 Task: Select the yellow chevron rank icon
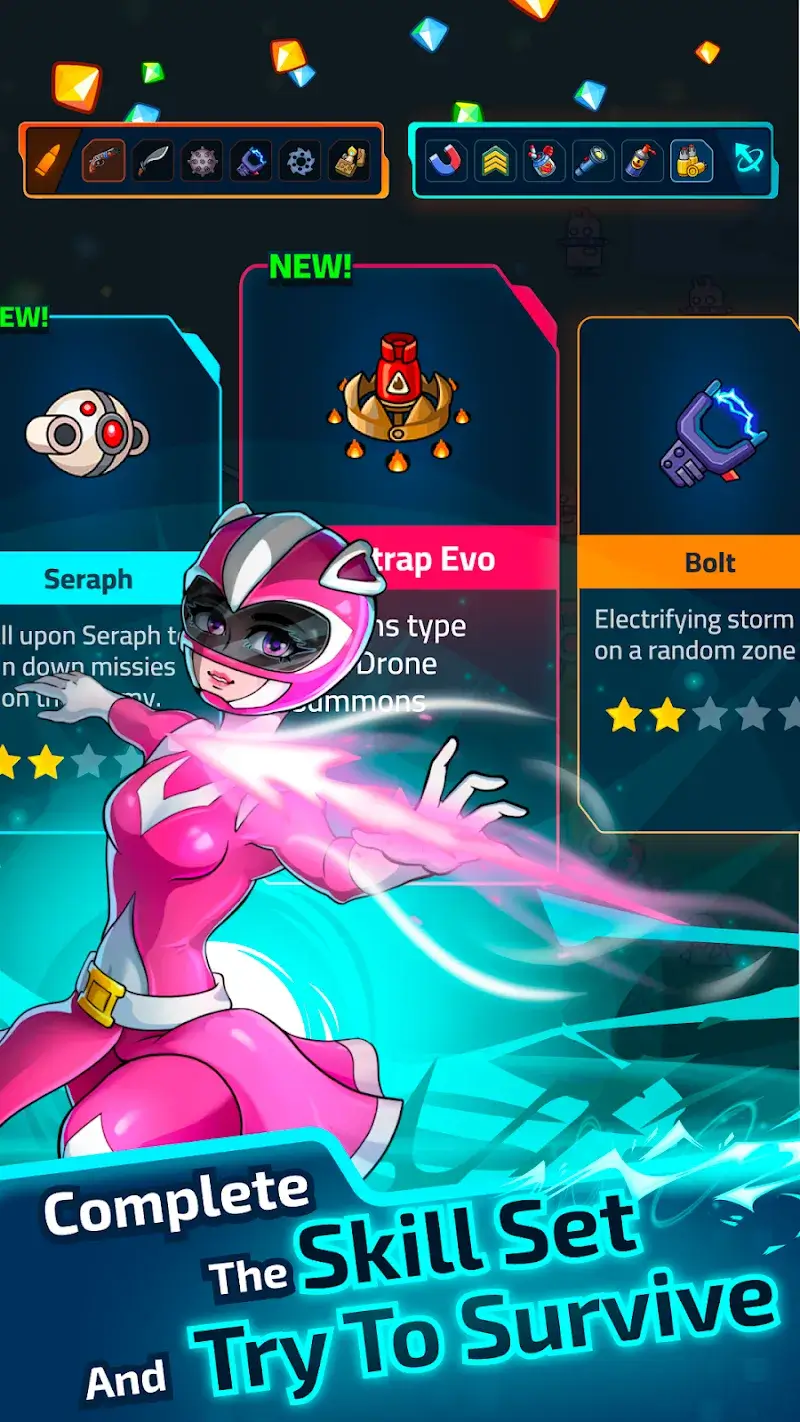(495, 160)
